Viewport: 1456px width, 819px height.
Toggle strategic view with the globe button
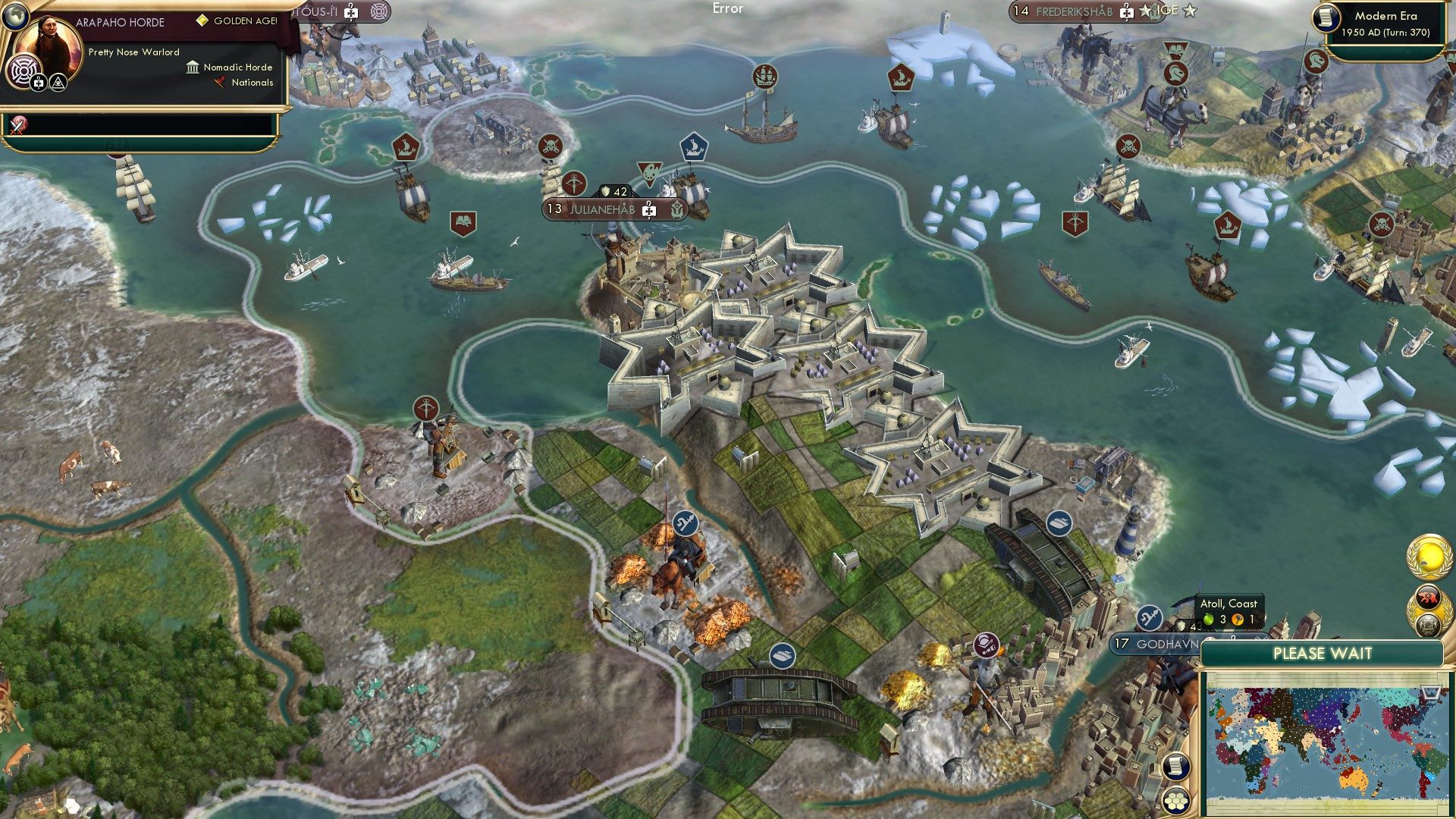click(x=15, y=17)
